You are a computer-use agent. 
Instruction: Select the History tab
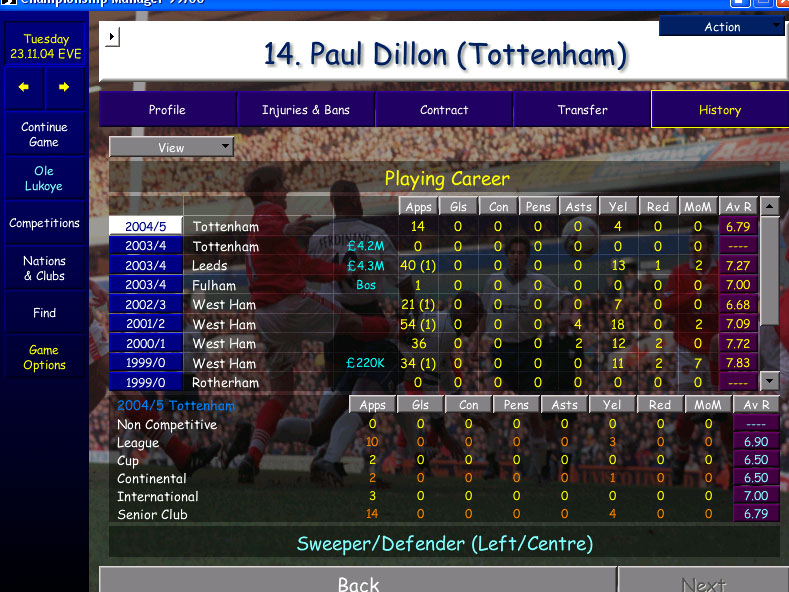point(719,110)
